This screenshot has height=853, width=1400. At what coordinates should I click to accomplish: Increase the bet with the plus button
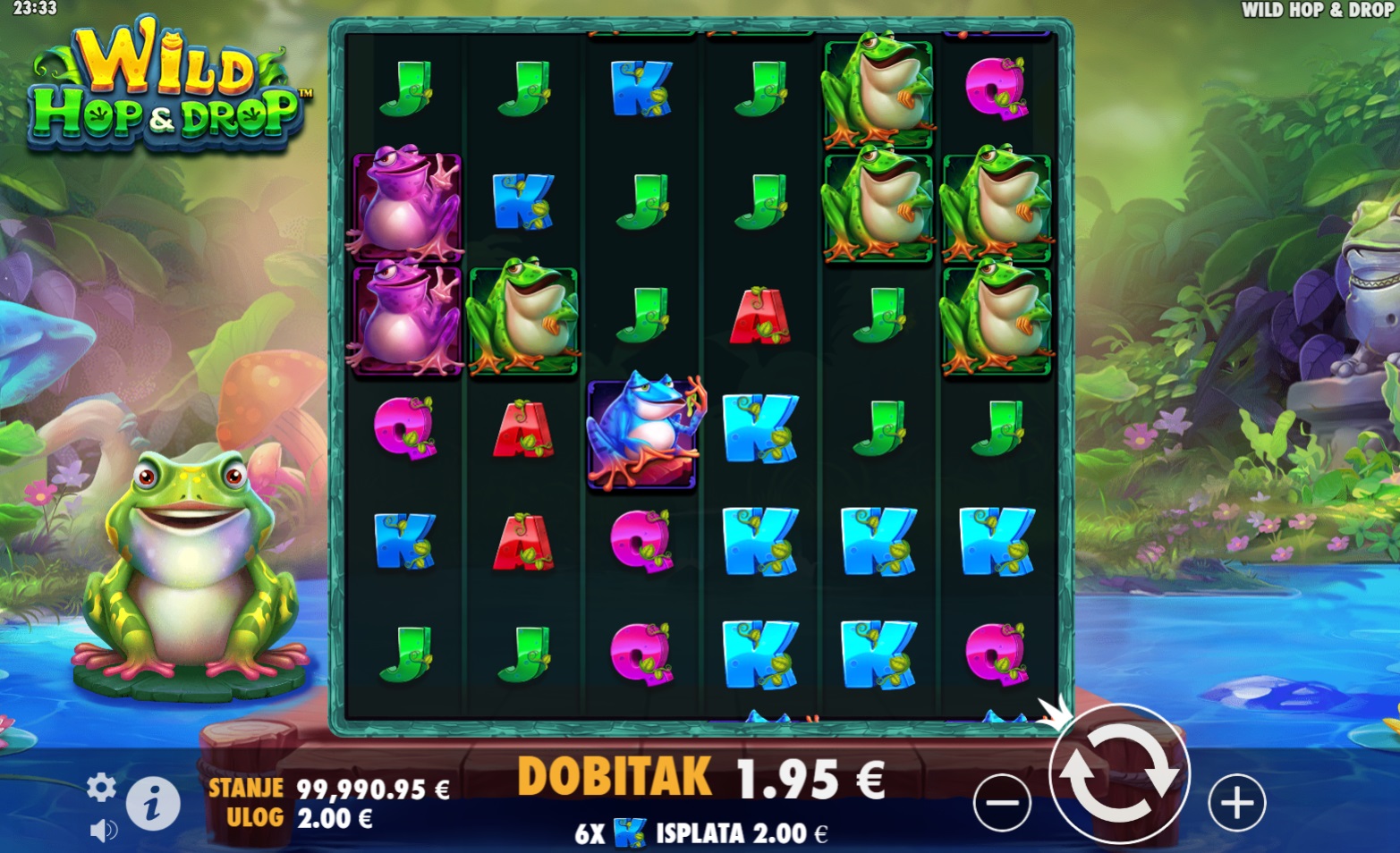[x=1236, y=802]
